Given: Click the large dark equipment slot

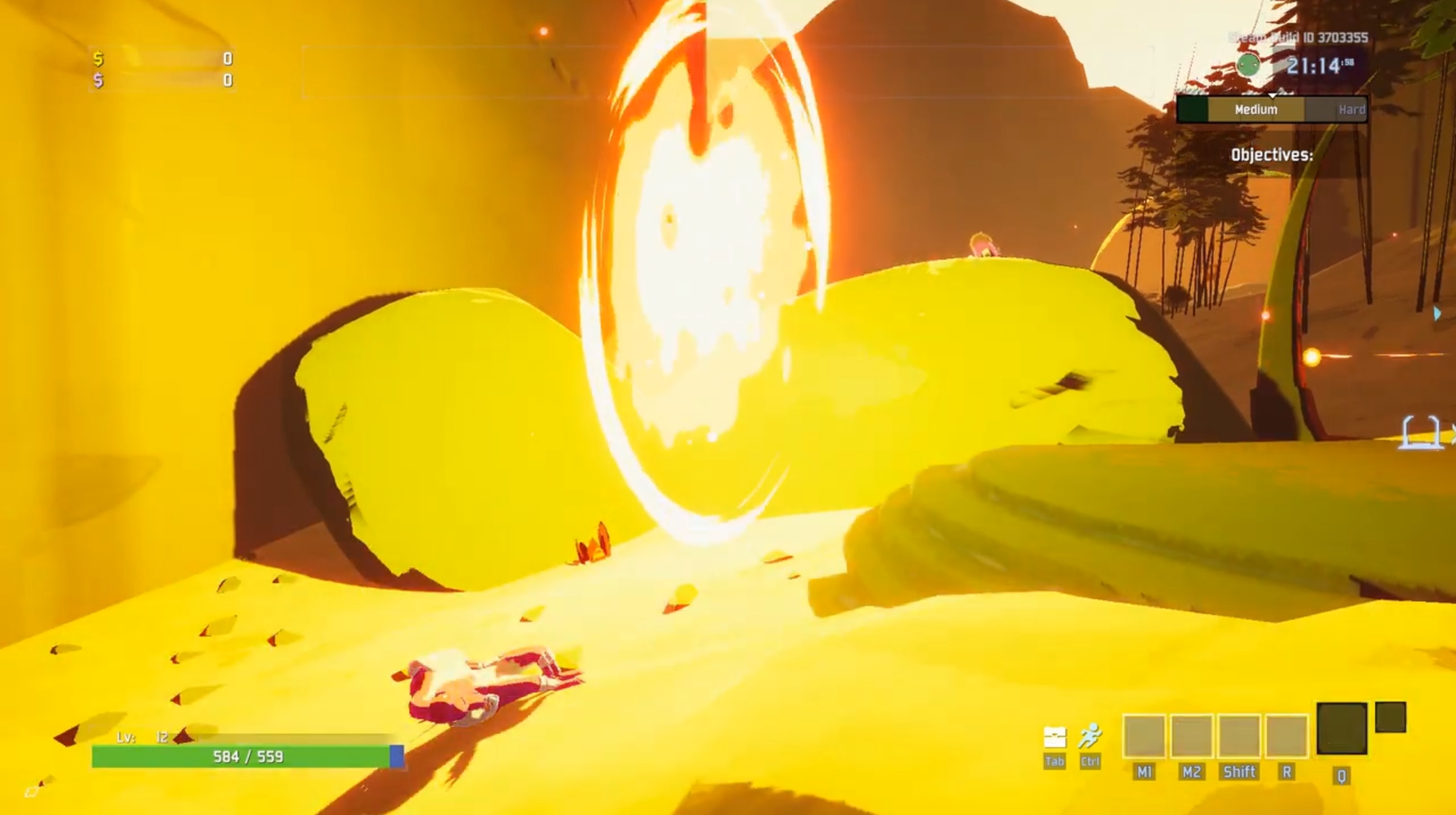Looking at the screenshot, I should point(1342,728).
